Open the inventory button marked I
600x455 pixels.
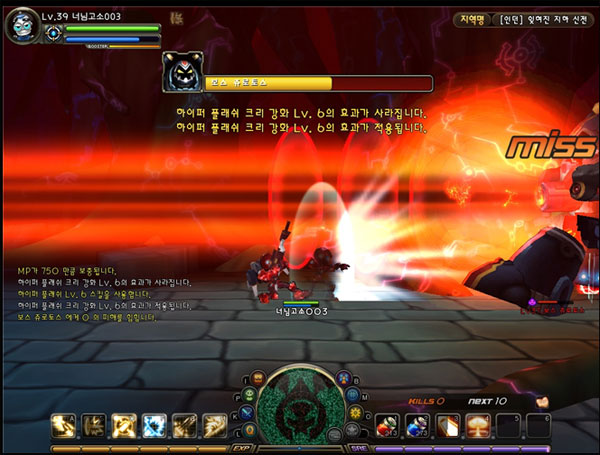[x=259, y=379]
